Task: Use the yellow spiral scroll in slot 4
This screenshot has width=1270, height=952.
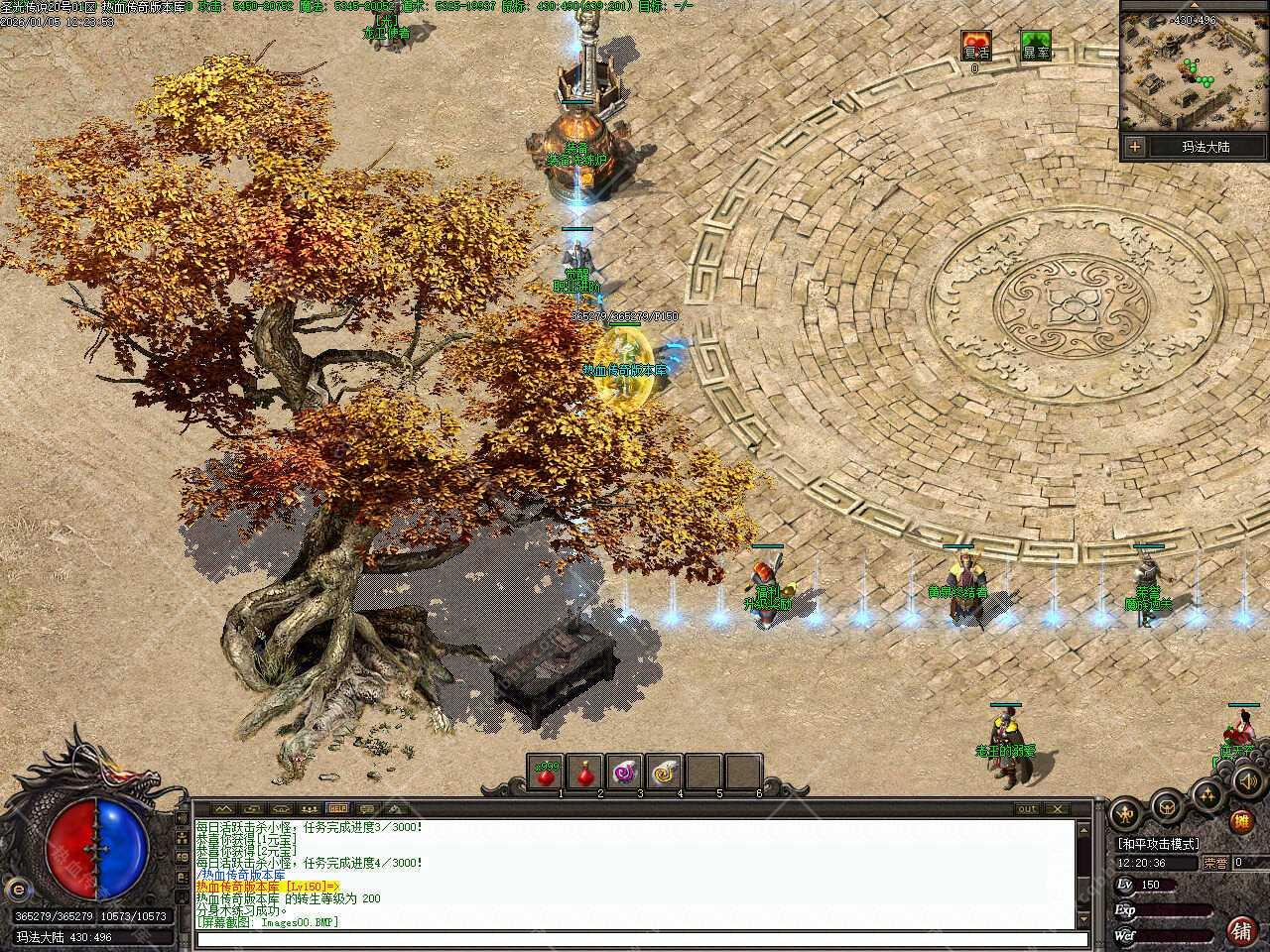Action: pyautogui.click(x=663, y=772)
